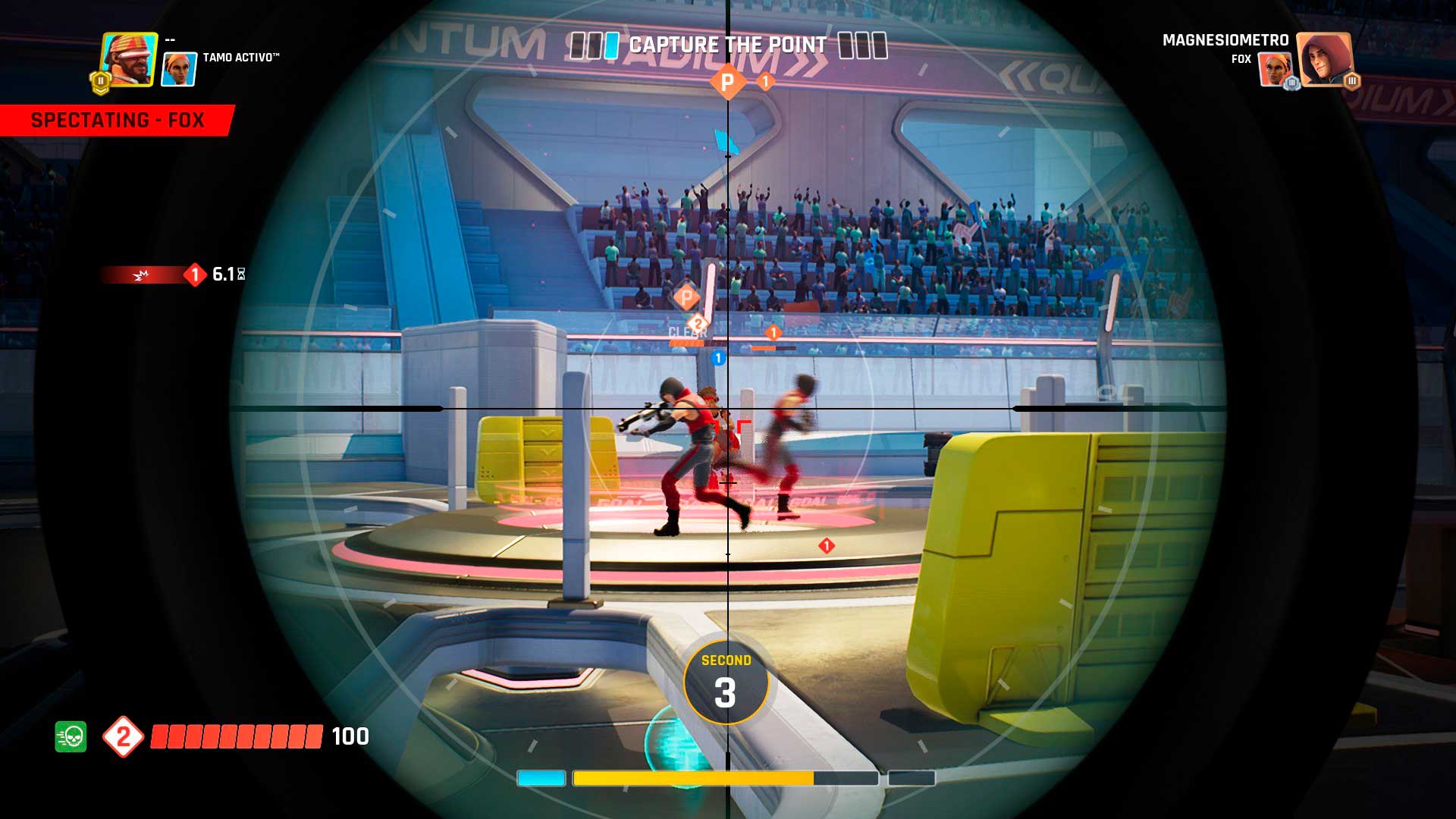Select the hooded MAGNESIOMETRO character portrait
Image resolution: width=1456 pixels, height=819 pixels.
[1324, 59]
